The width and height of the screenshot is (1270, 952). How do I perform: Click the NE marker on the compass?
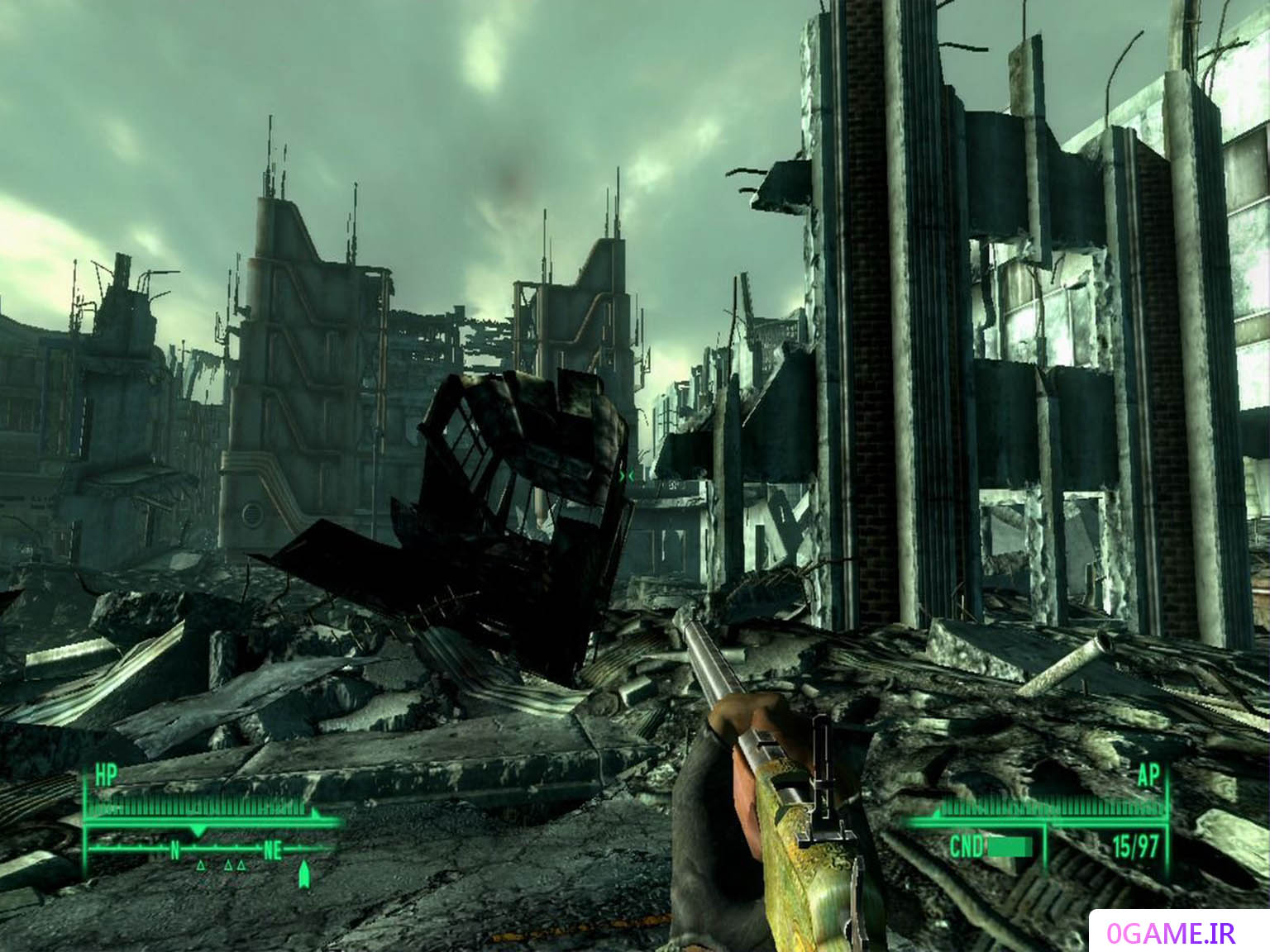point(272,851)
